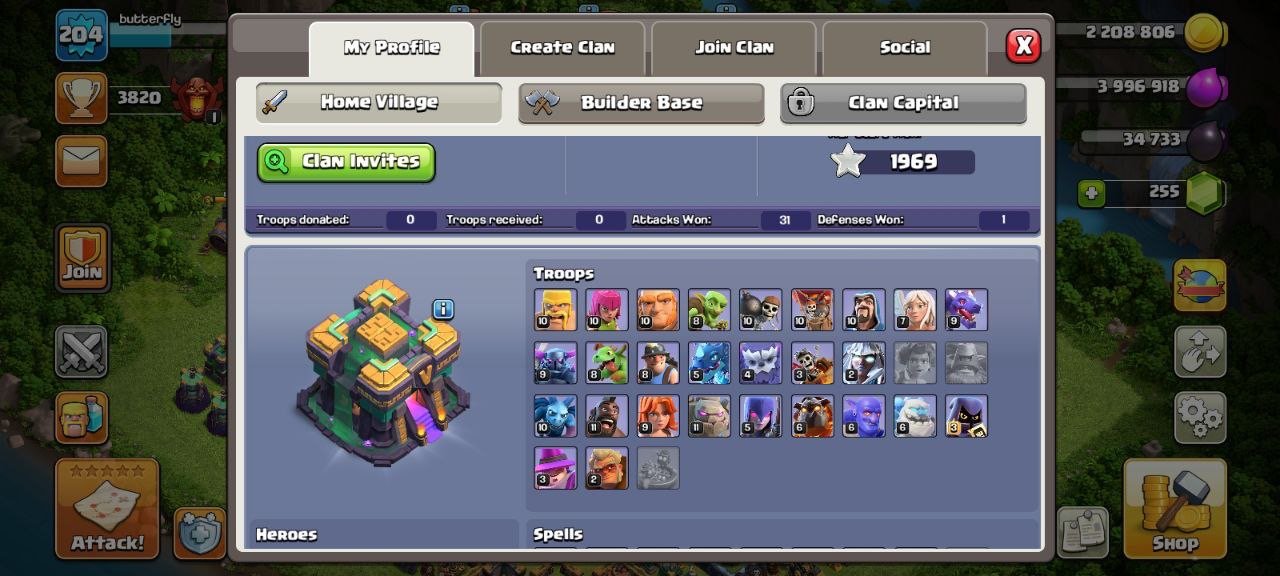Select the Home Village profile view
This screenshot has width=1280, height=576.
pos(378,102)
